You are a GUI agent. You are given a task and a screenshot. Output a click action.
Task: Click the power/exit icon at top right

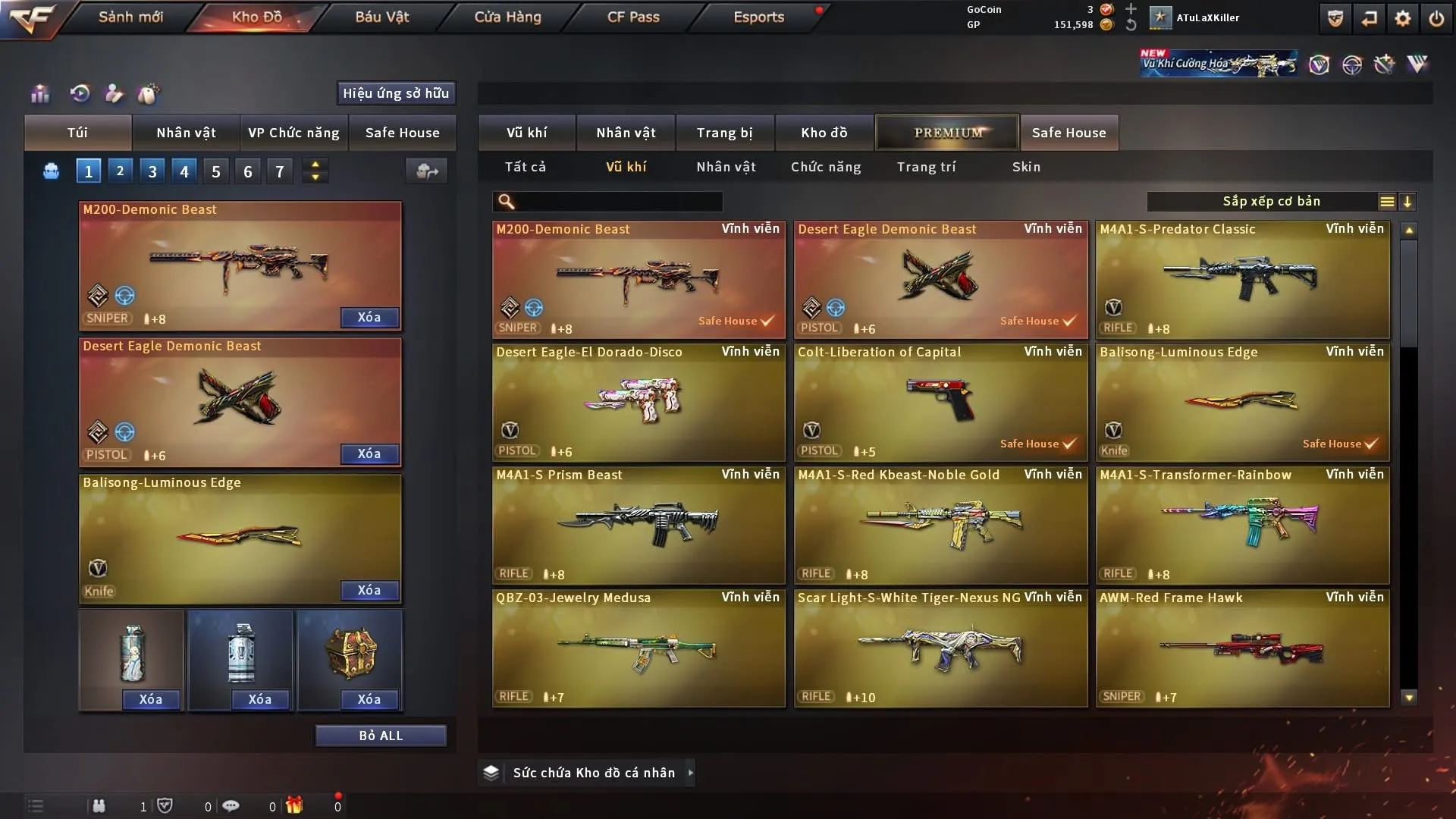point(1438,17)
